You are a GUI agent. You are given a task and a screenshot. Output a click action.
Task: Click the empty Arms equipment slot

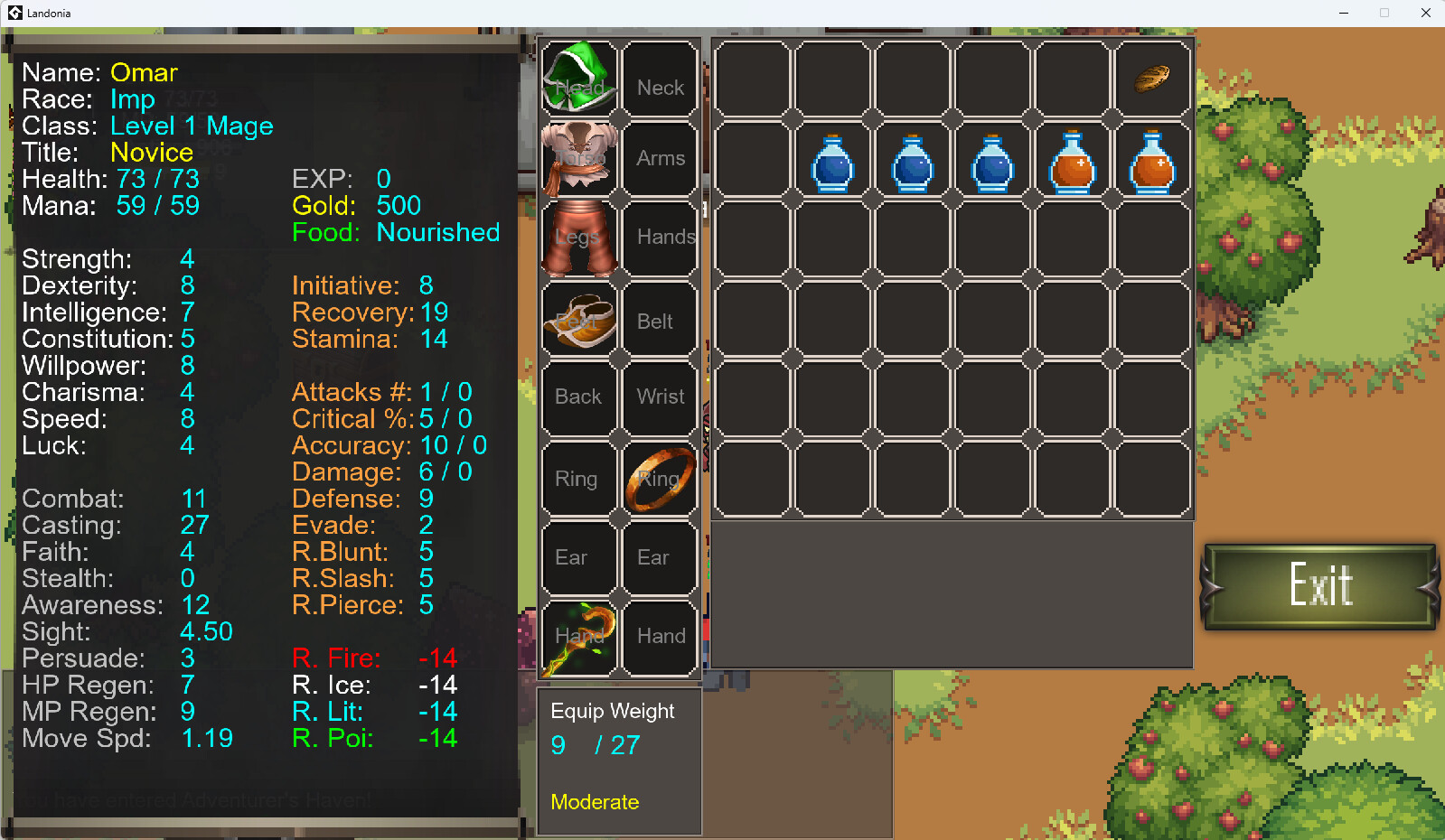[660, 158]
